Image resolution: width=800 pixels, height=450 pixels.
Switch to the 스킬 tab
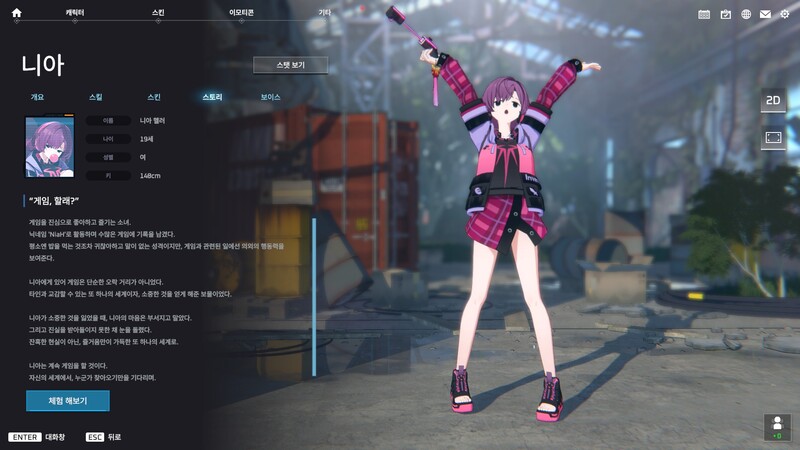(x=96, y=98)
